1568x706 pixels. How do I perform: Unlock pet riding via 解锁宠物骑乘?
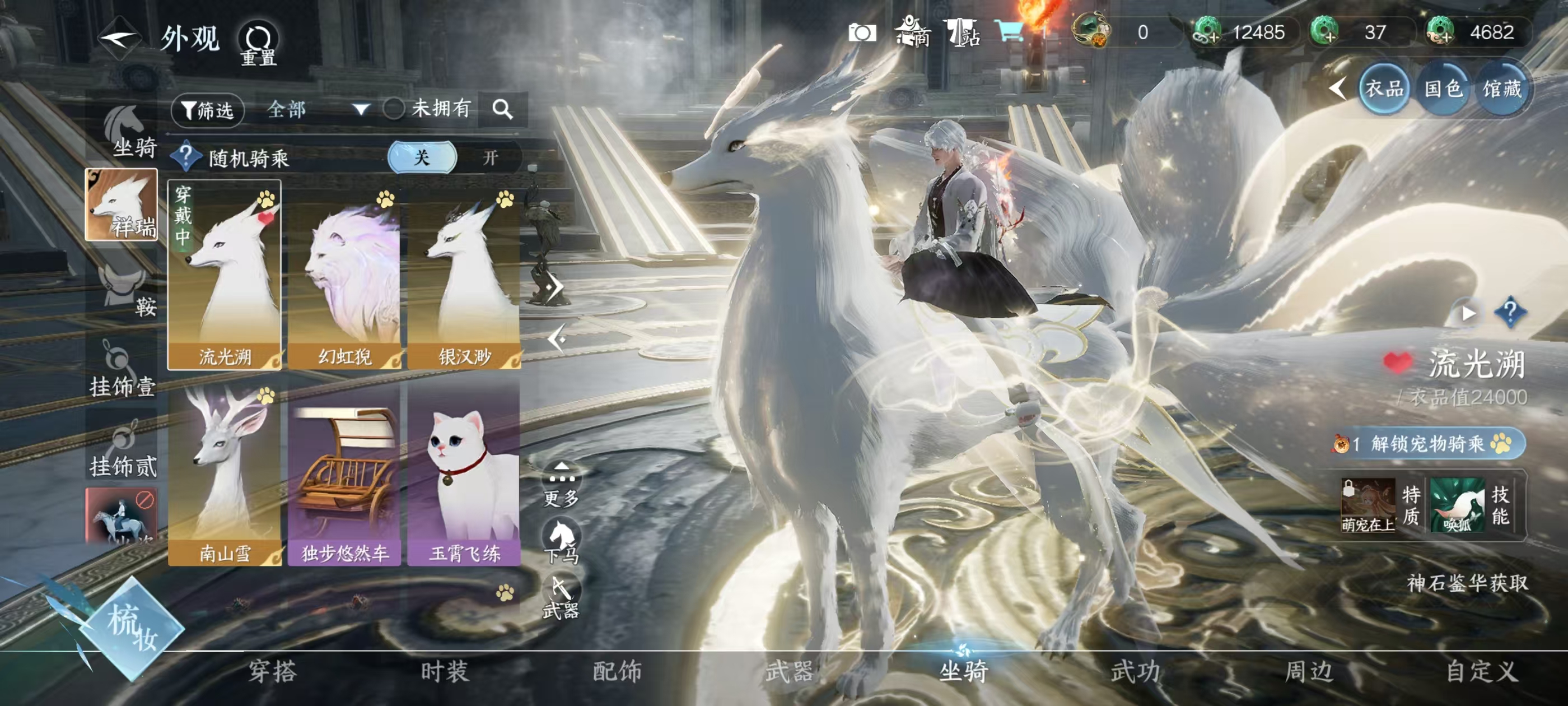[1428, 443]
